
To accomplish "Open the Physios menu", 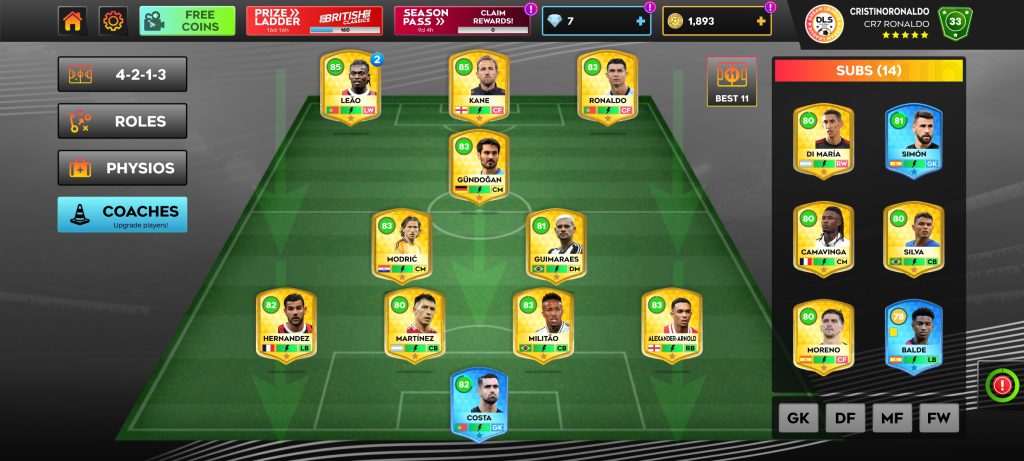I will tap(122, 168).
